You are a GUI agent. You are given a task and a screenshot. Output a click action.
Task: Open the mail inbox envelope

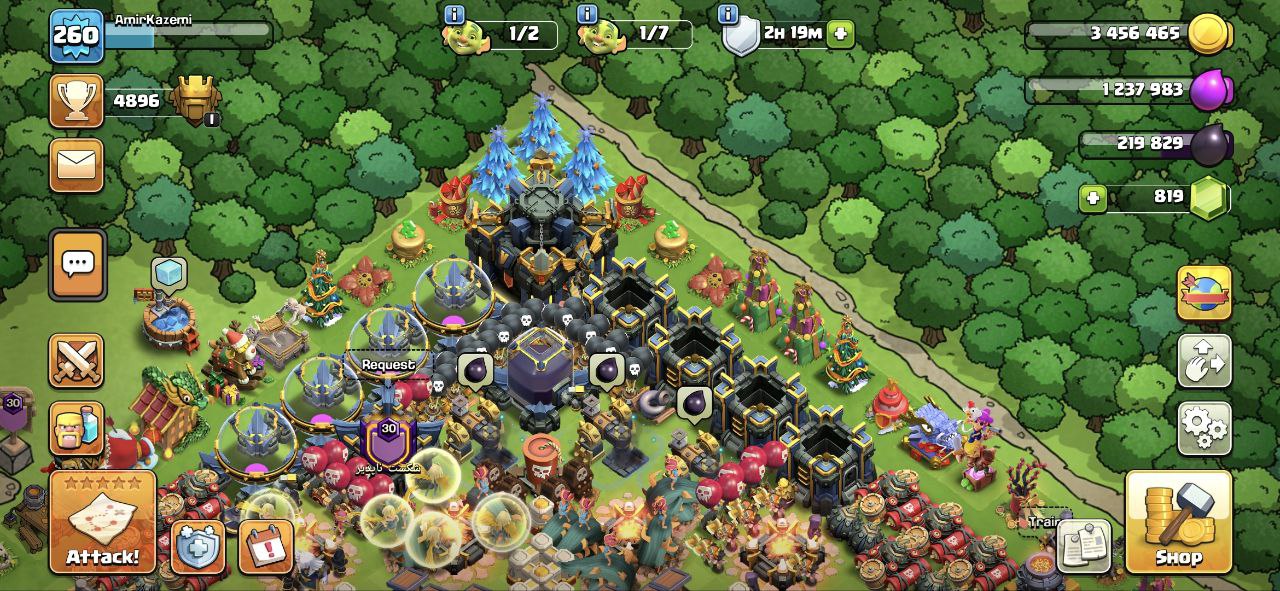[77, 164]
